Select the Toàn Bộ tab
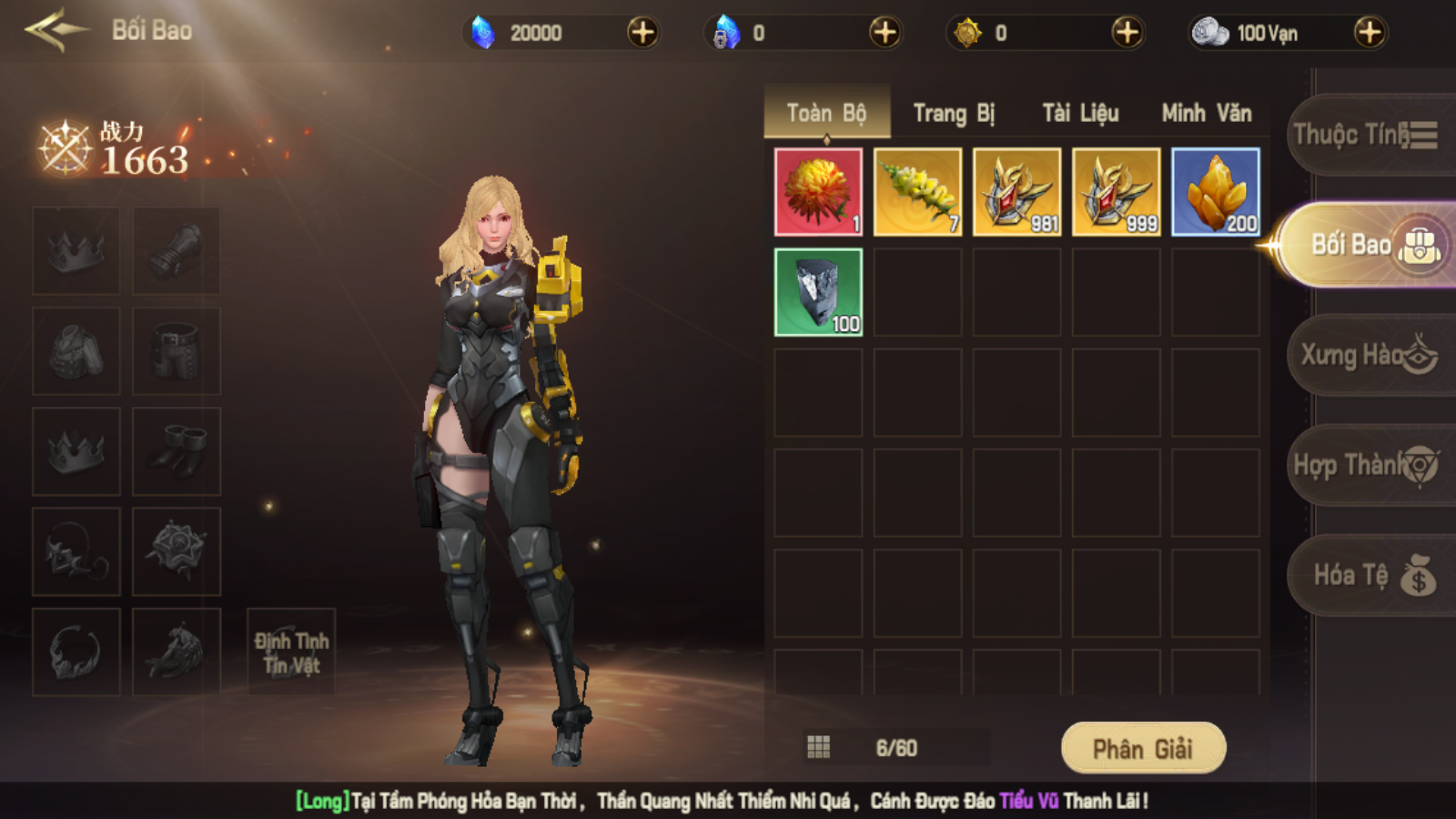This screenshot has height=819, width=1456. (826, 114)
